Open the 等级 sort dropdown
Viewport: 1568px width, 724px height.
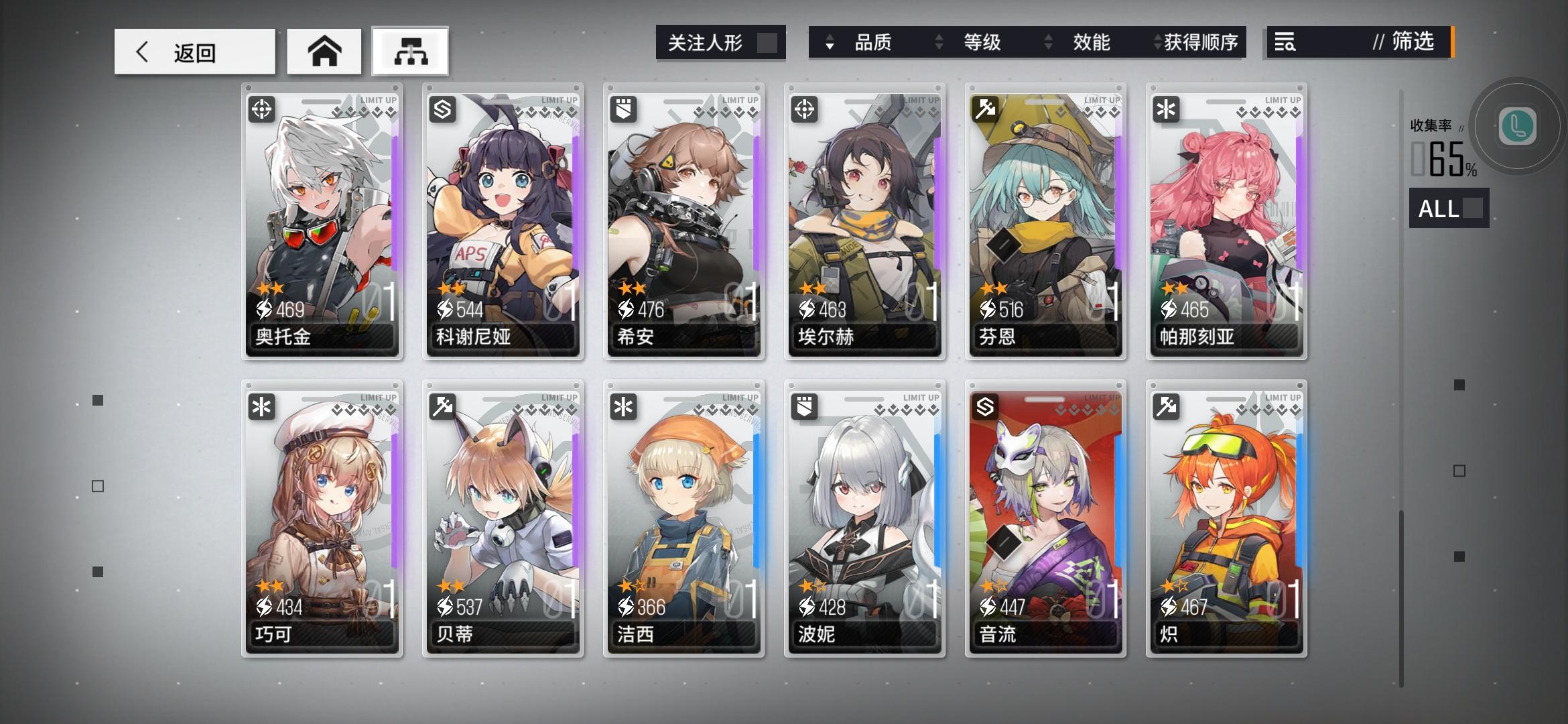(x=982, y=42)
